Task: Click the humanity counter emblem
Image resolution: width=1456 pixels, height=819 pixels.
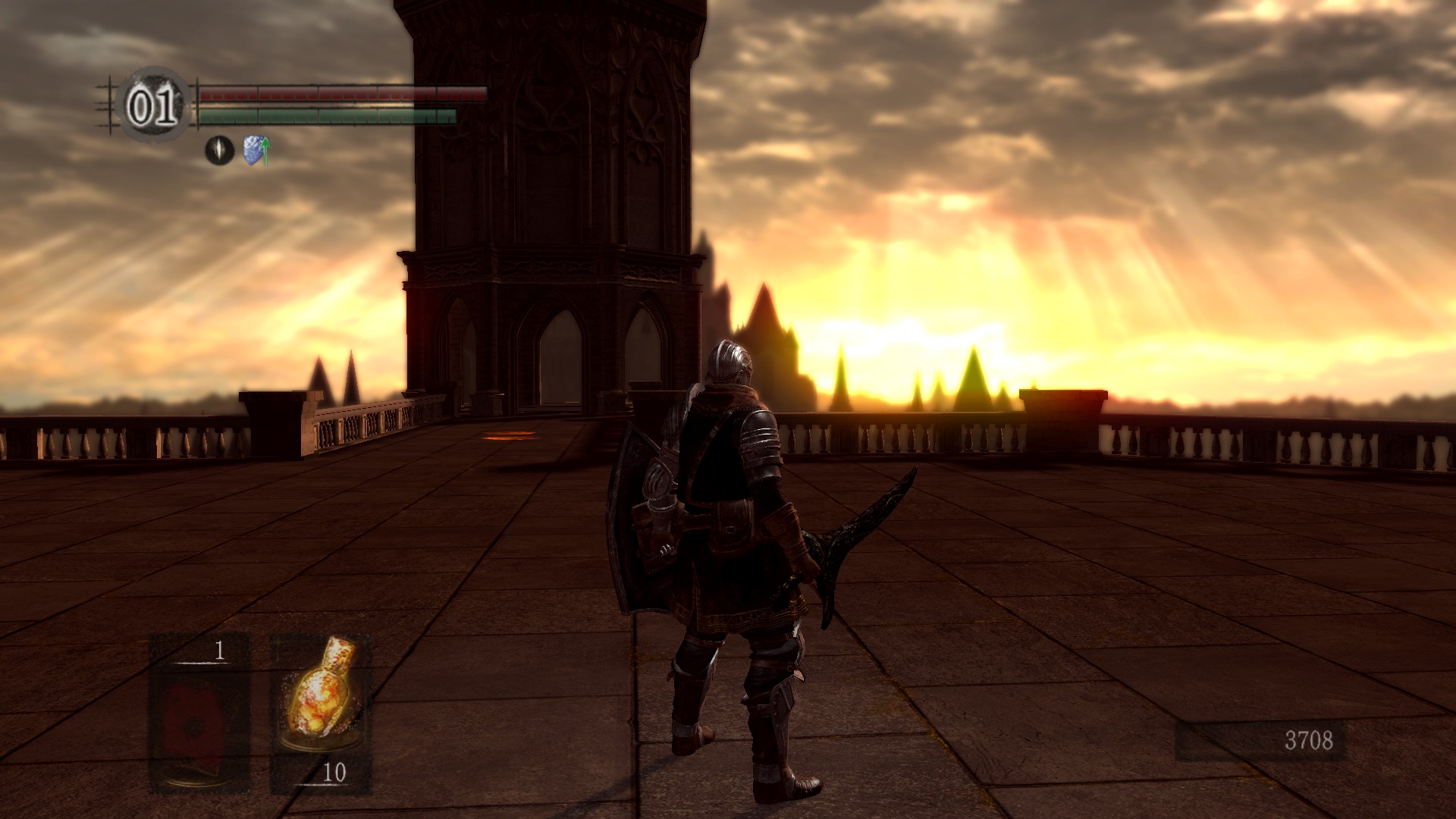Action: [154, 106]
